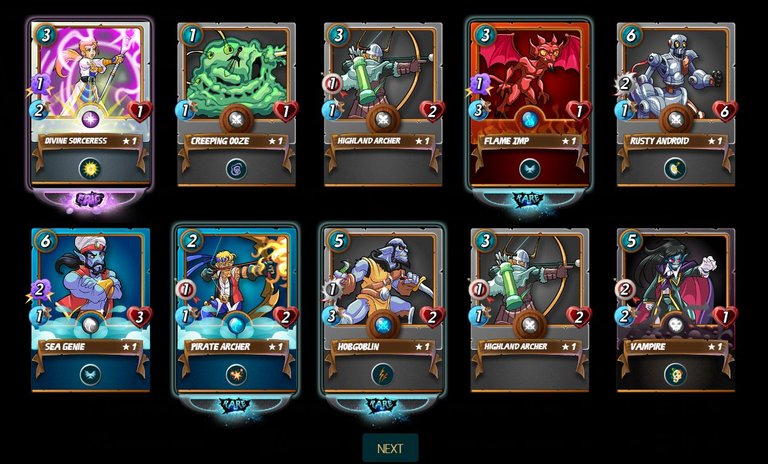
Task: Select the Divine Sorceress card
Action: click(90, 100)
